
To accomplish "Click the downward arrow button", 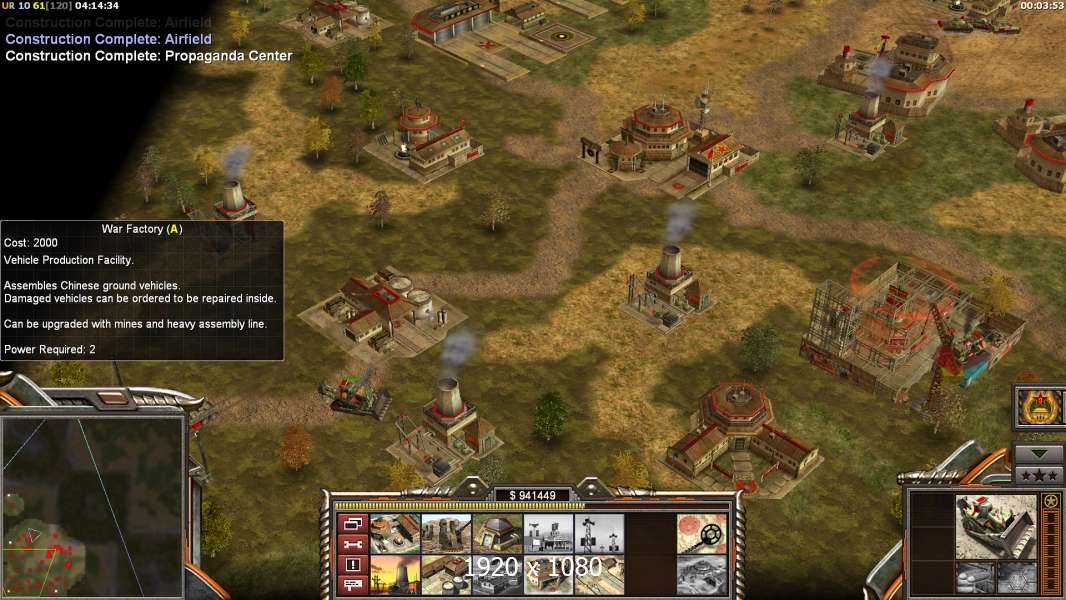I will tap(1039, 454).
